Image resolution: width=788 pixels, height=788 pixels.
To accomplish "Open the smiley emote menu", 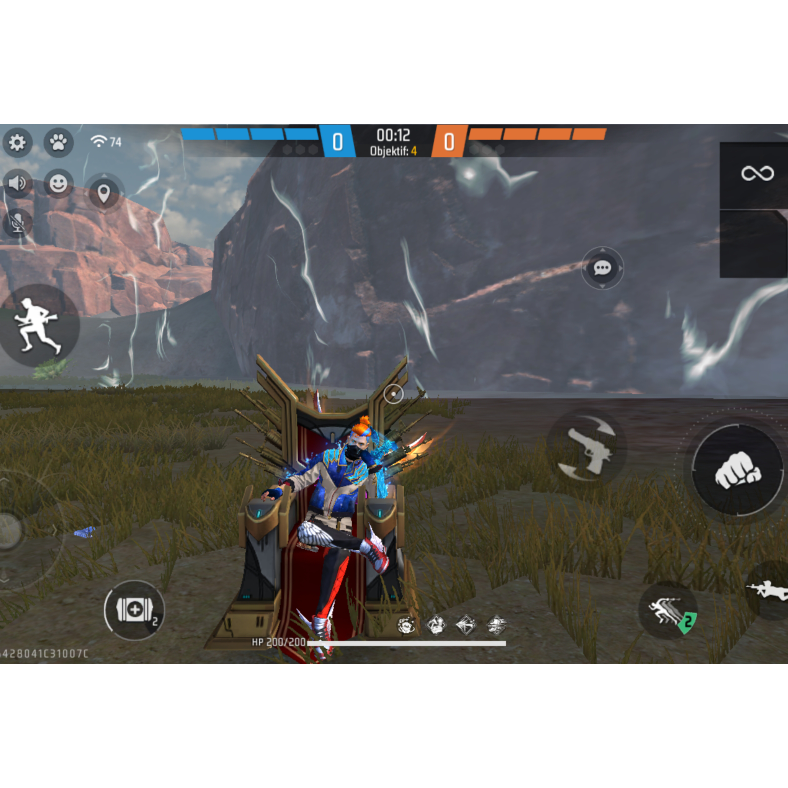I will click(x=59, y=183).
